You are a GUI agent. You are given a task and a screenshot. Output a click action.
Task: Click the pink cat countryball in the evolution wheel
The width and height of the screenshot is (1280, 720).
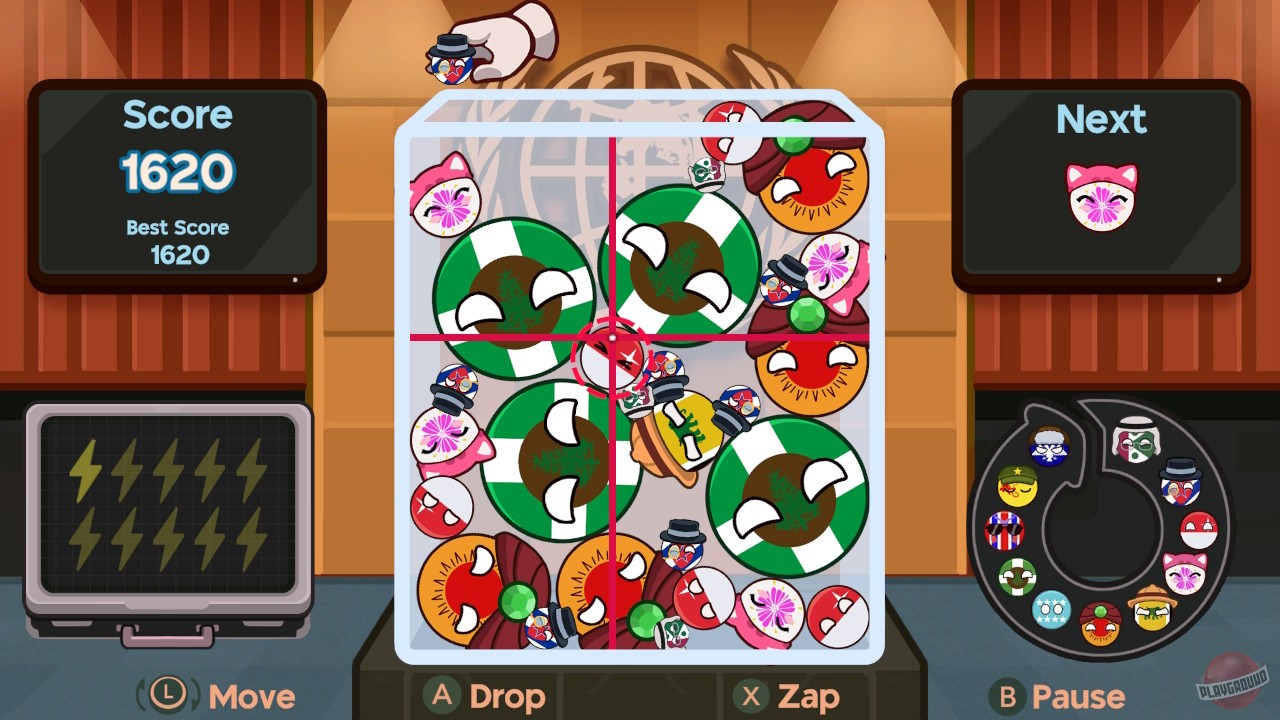point(1183,572)
